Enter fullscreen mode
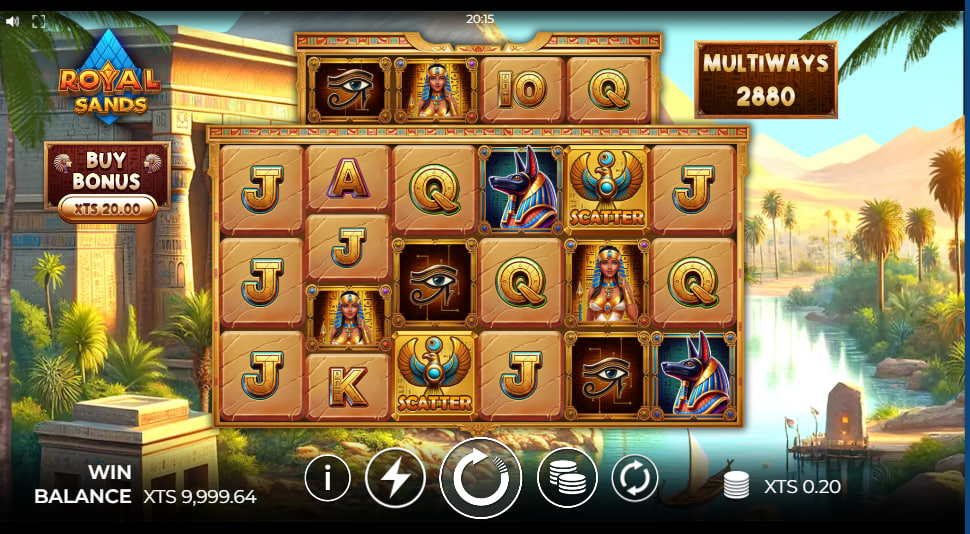The width and height of the screenshot is (970, 534). [39, 20]
